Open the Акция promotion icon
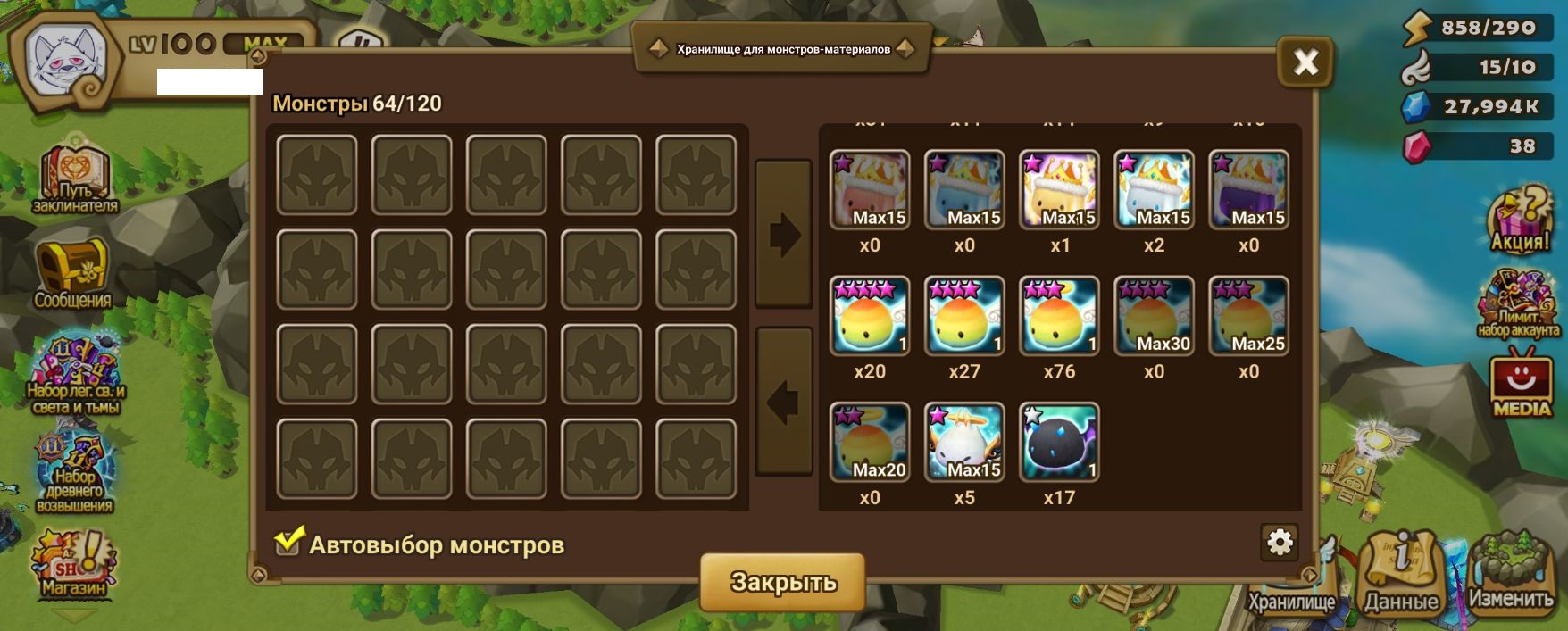Viewport: 1568px width, 631px height. click(1519, 220)
